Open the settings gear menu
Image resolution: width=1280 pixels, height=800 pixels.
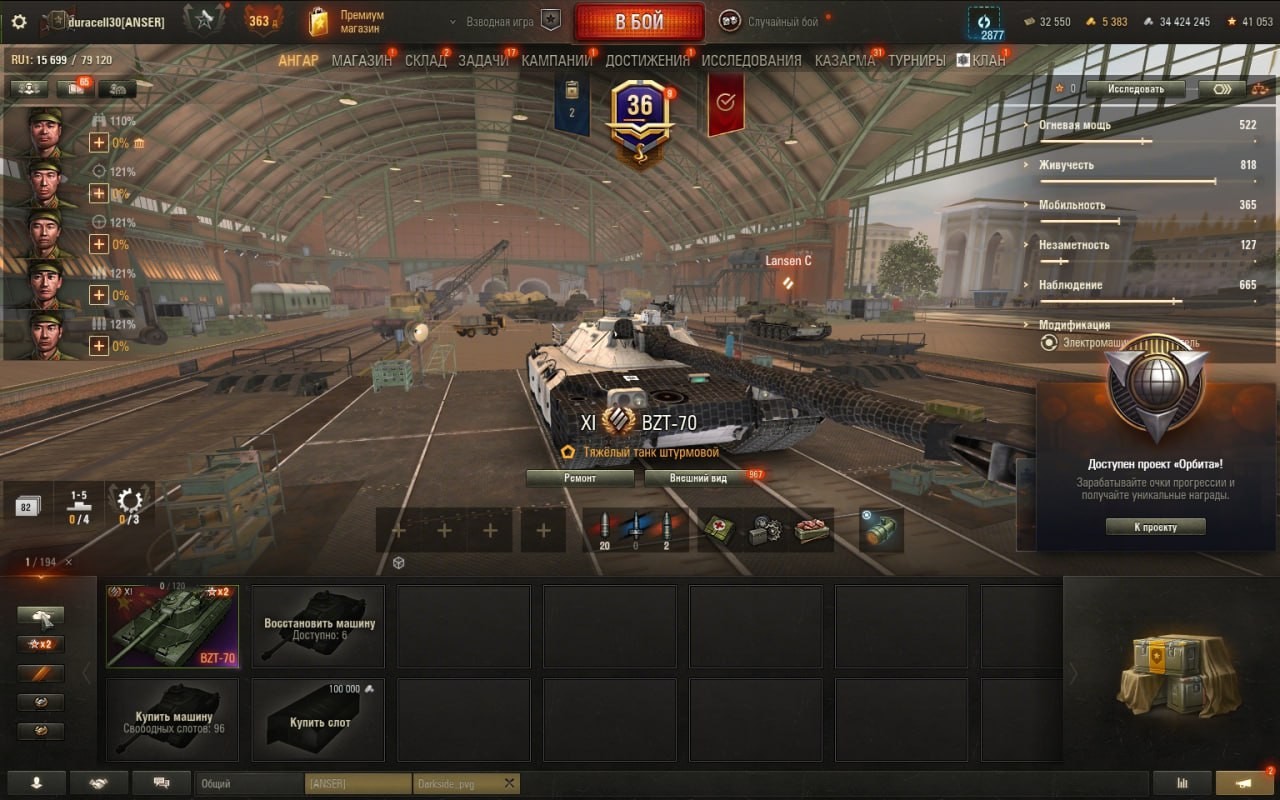(19, 21)
